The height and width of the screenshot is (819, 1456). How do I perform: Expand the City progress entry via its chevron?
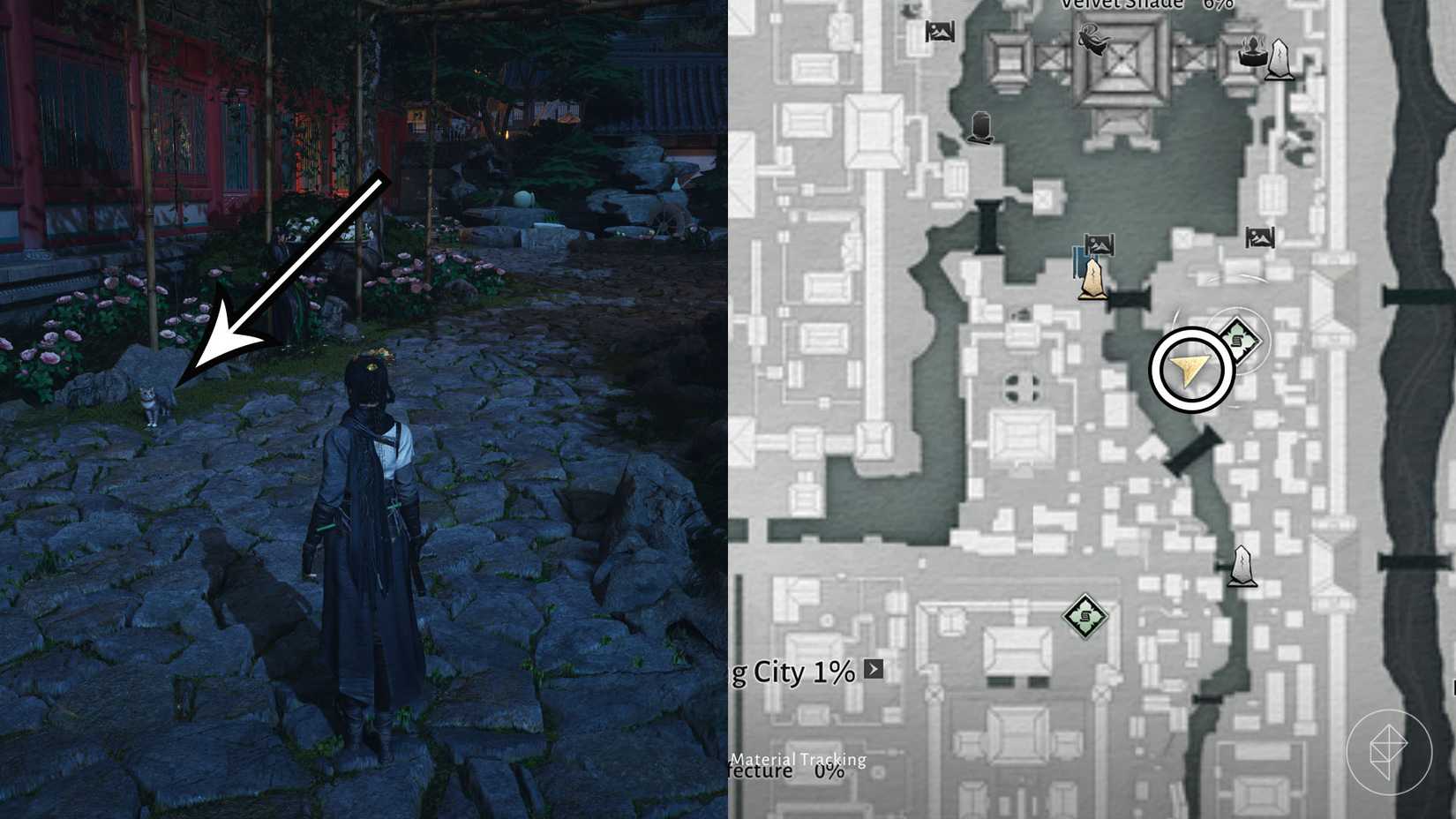(x=873, y=670)
